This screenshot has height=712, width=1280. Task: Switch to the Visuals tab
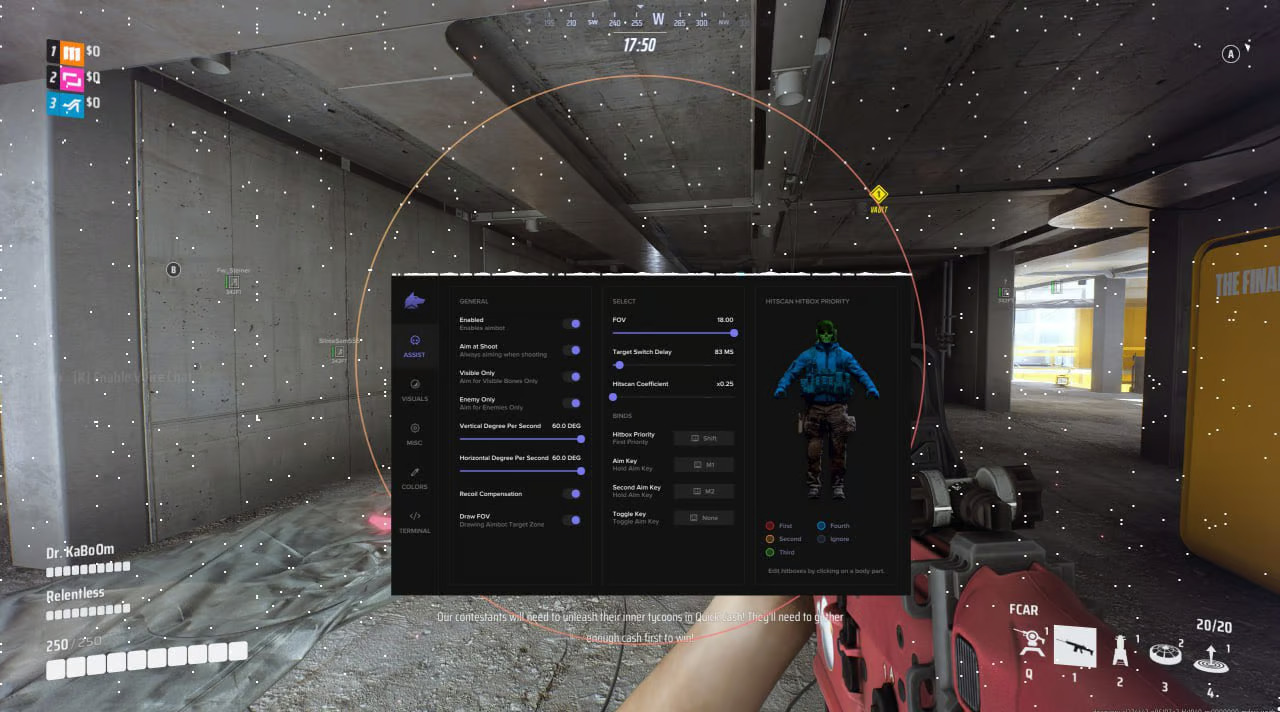click(414, 388)
